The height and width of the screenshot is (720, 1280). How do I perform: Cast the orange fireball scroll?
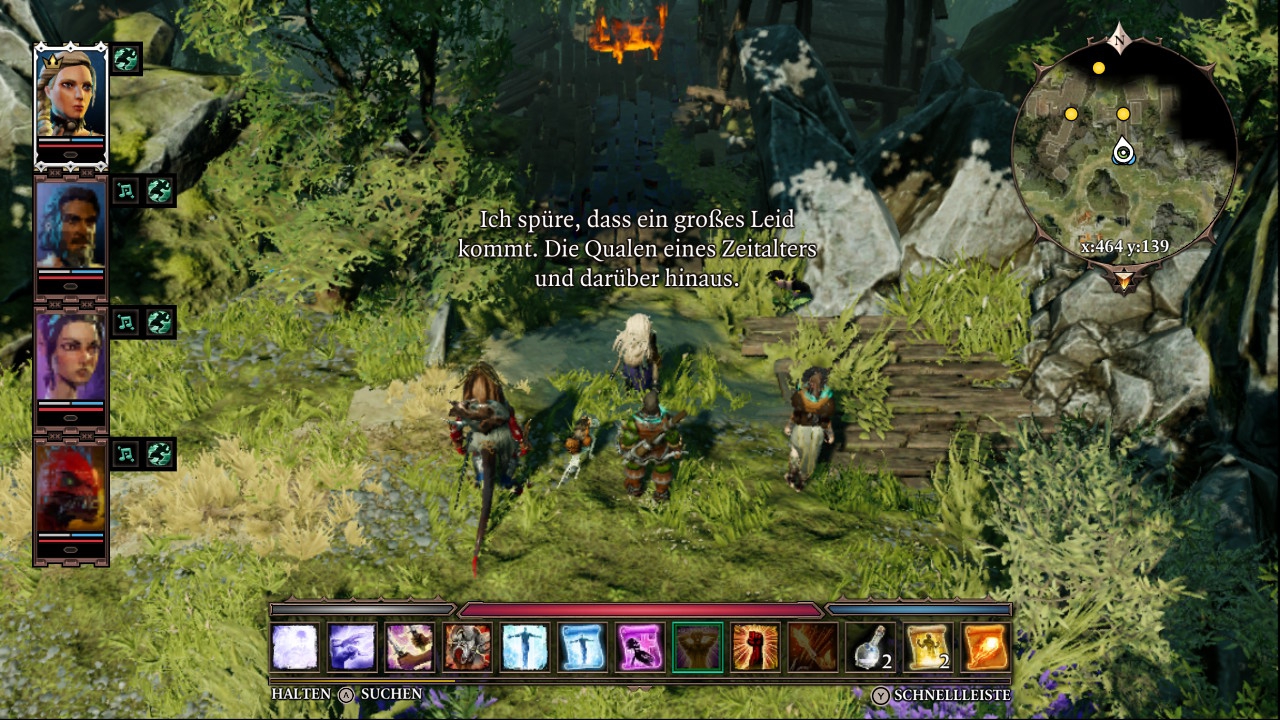point(986,648)
